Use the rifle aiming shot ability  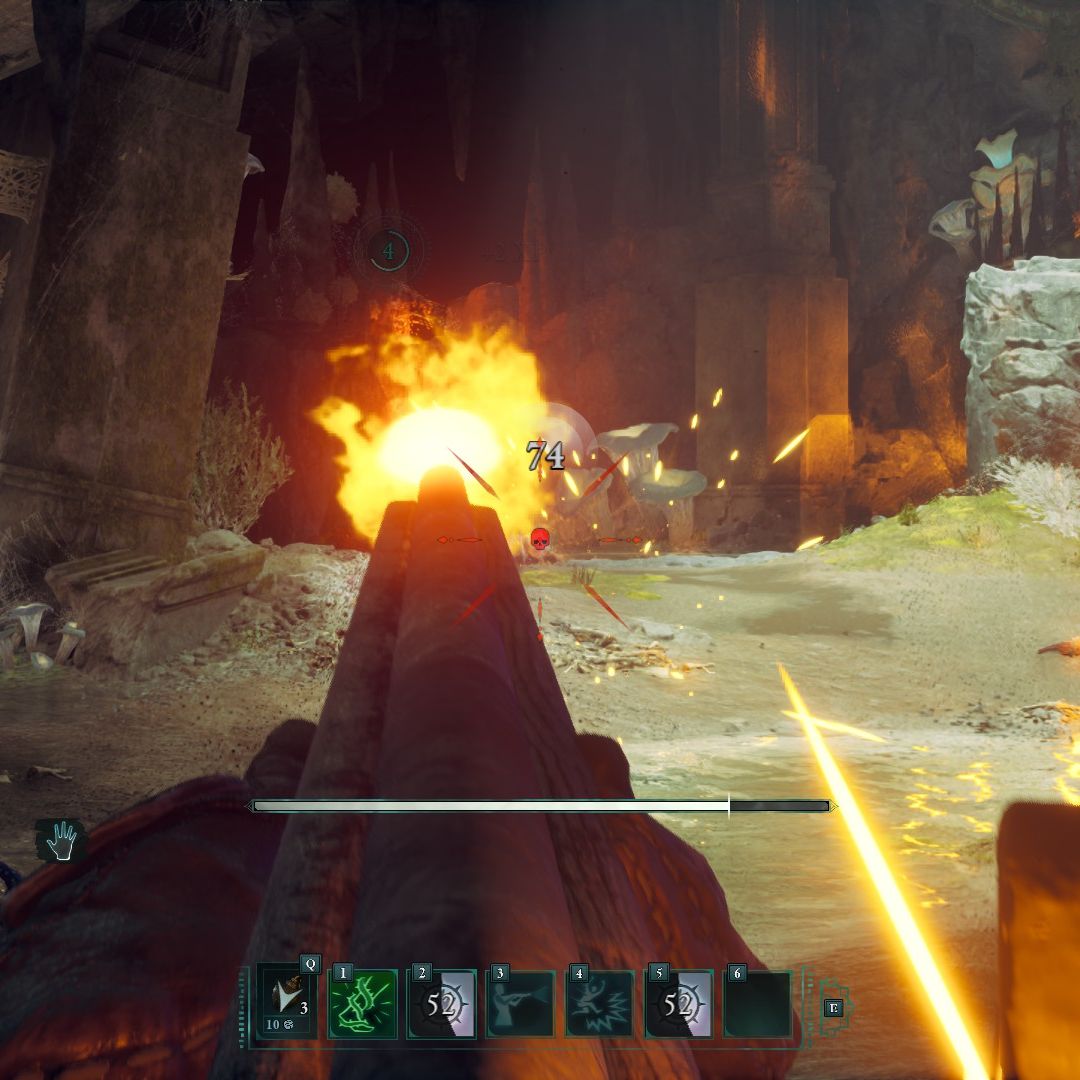coord(521,1004)
